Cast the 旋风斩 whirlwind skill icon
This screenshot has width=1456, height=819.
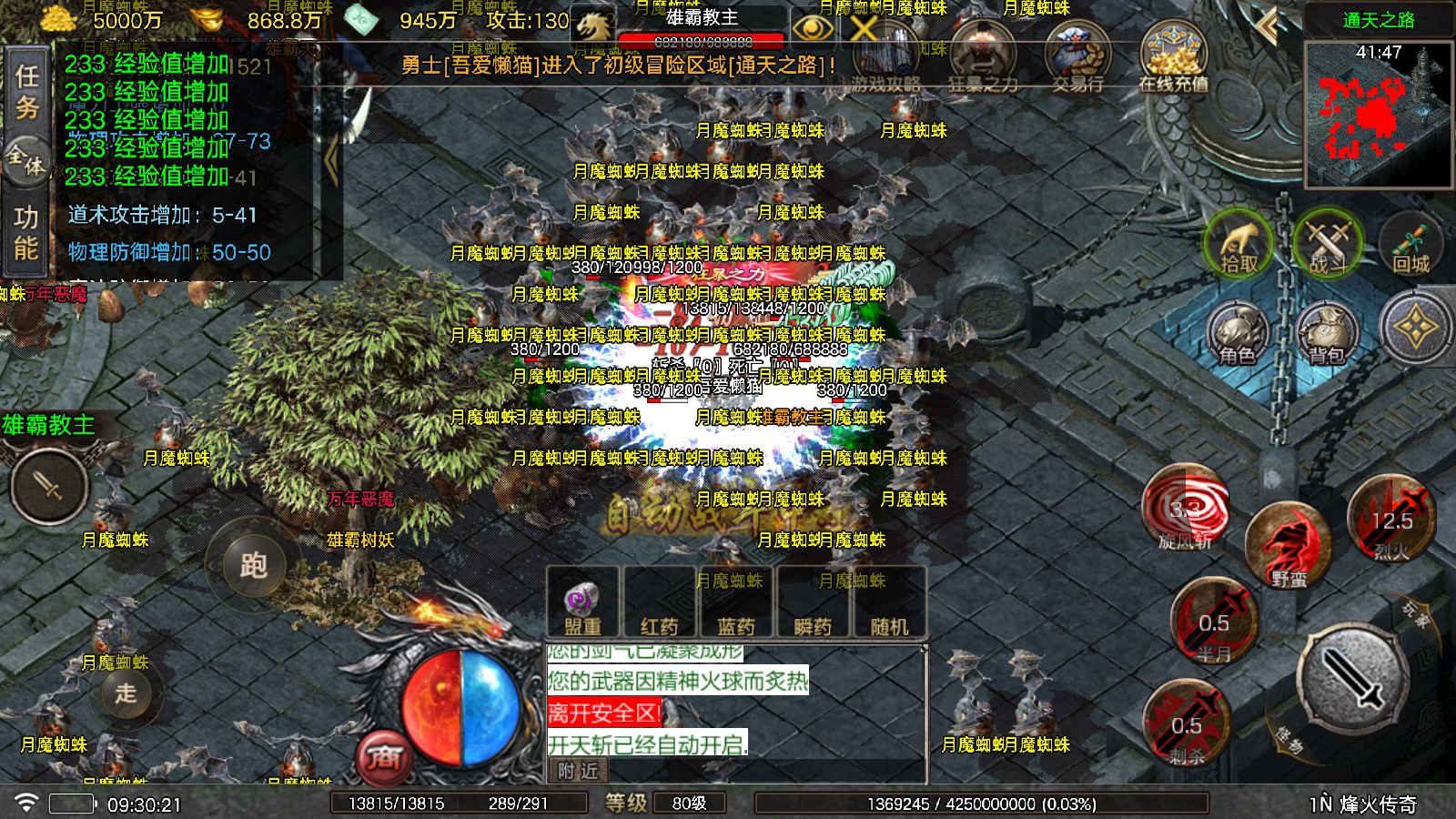click(1185, 511)
